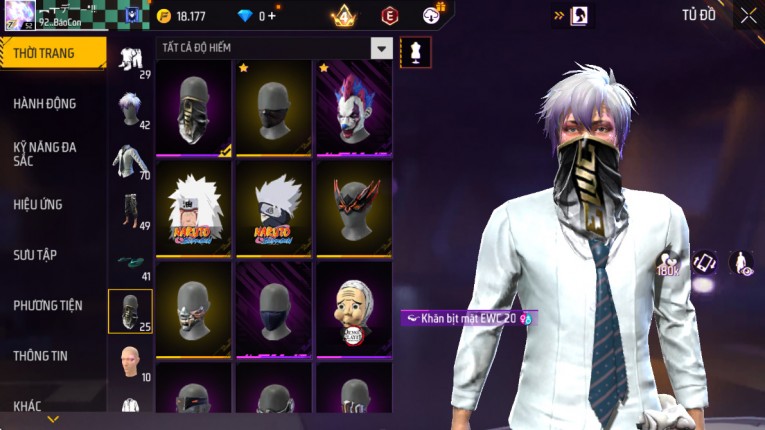Open the Tất Cả Độ Hiếm rarity dropdown
The width and height of the screenshot is (765, 430).
pos(381,48)
